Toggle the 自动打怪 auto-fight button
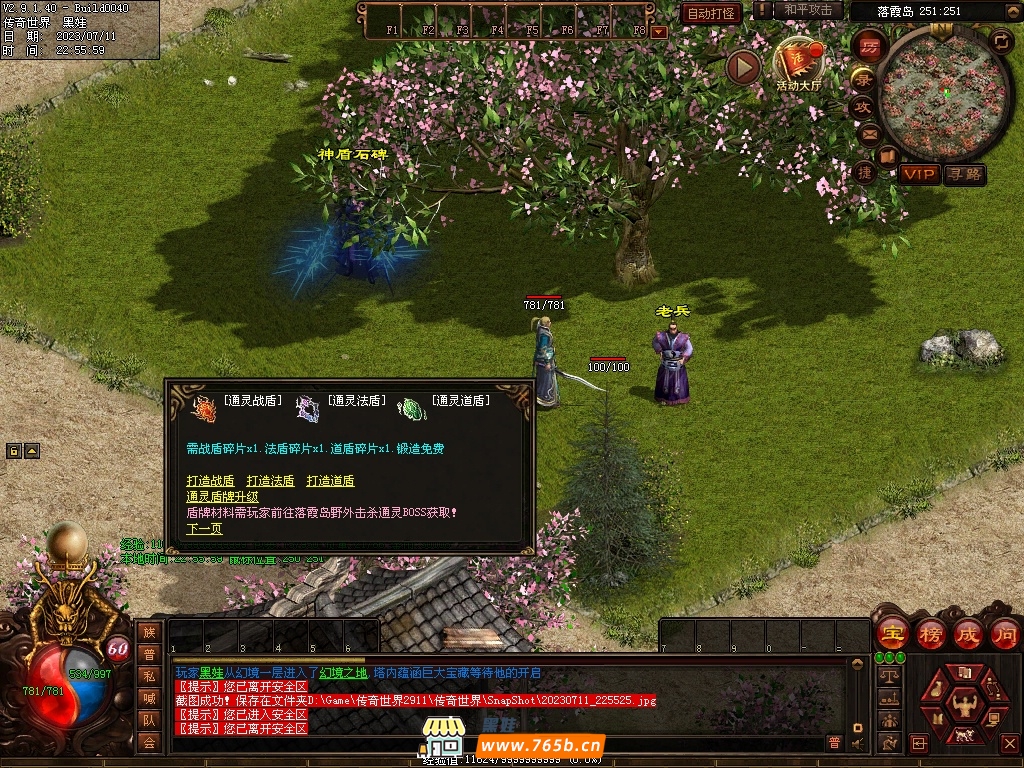The height and width of the screenshot is (768, 1024). pos(711,13)
